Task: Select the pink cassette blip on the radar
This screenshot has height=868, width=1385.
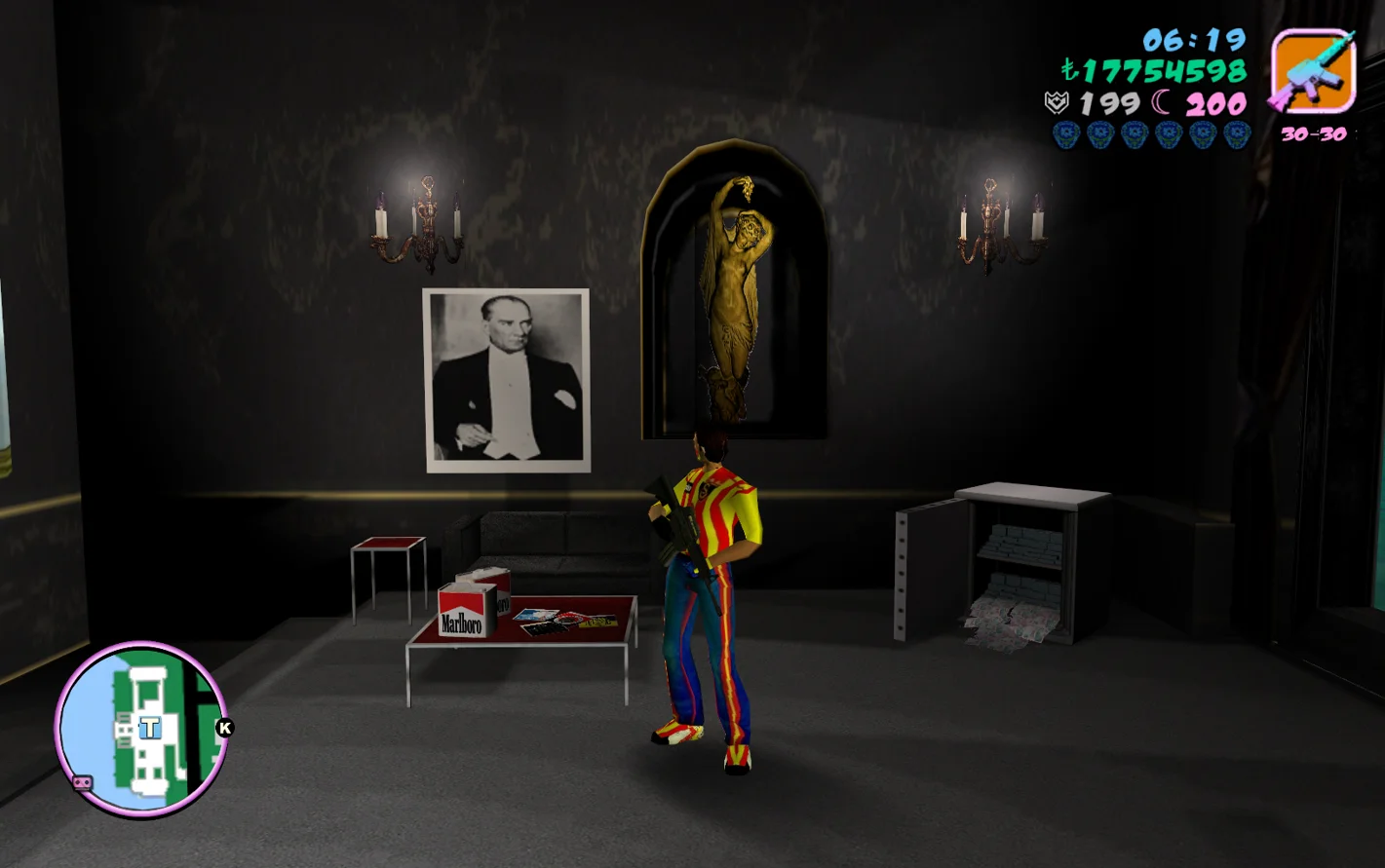Action: point(83,782)
